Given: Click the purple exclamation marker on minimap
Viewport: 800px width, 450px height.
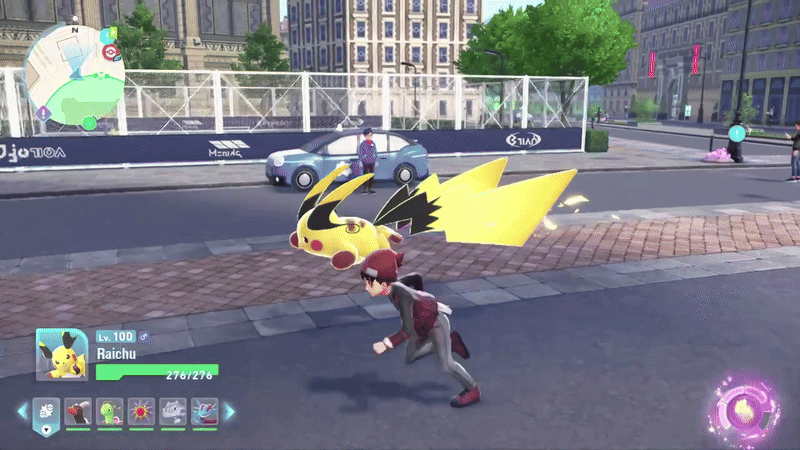Looking at the screenshot, I should [x=43, y=113].
